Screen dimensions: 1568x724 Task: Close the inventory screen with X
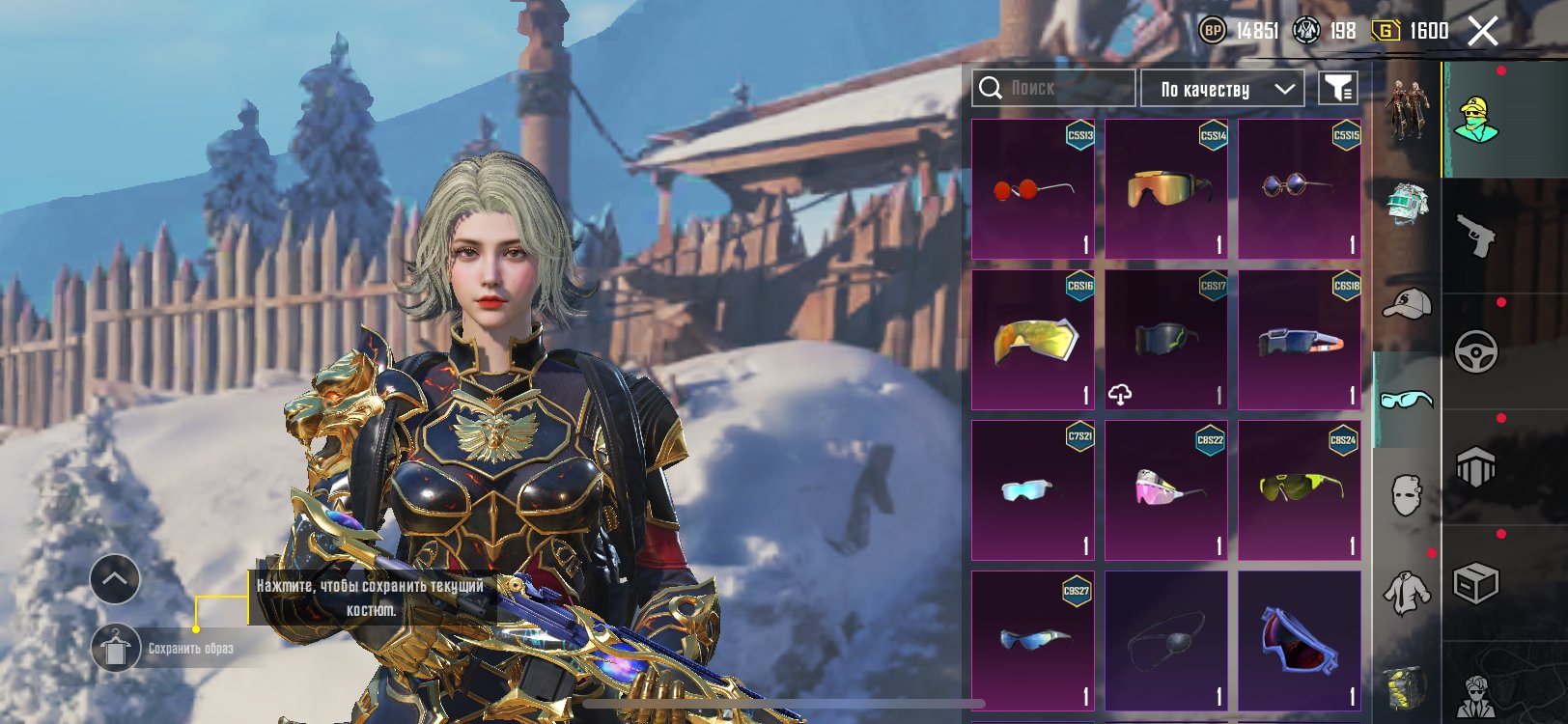click(1483, 31)
